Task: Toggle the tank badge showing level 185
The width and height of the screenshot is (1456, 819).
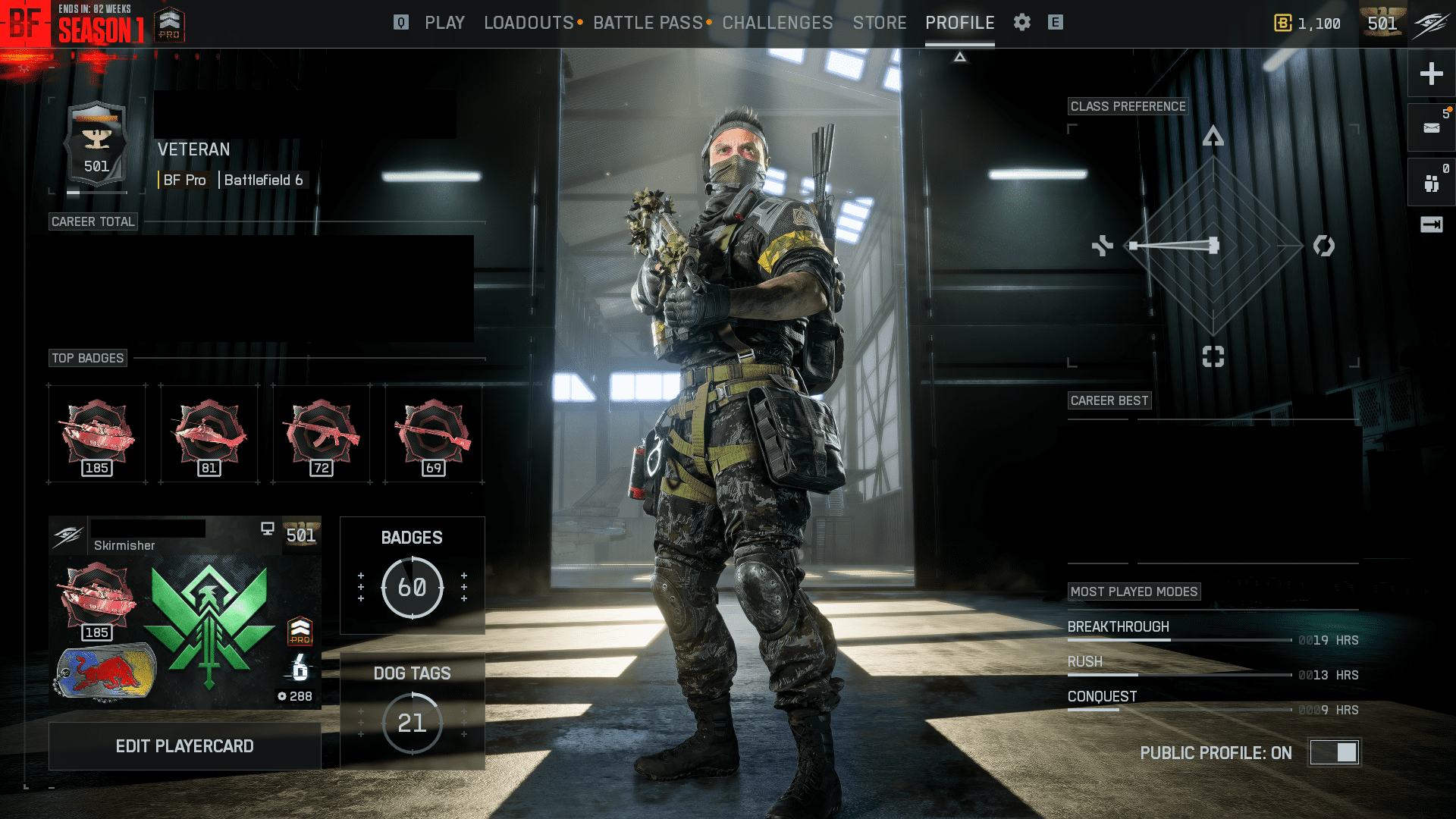Action: [96, 432]
